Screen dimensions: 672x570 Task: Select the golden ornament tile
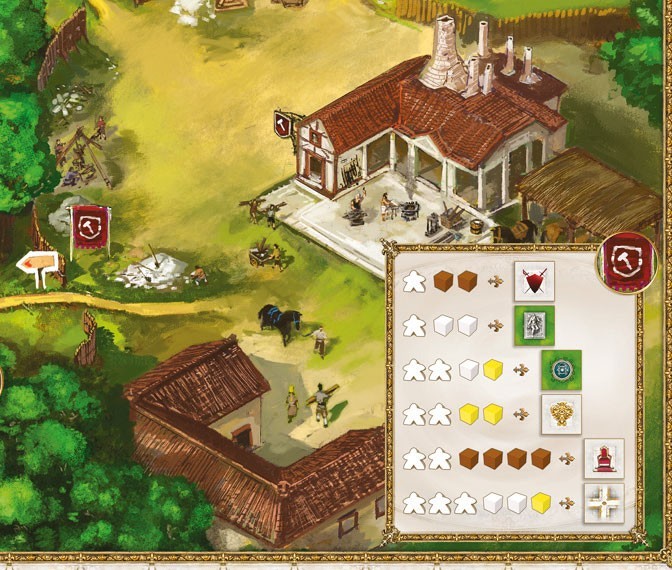(560, 413)
